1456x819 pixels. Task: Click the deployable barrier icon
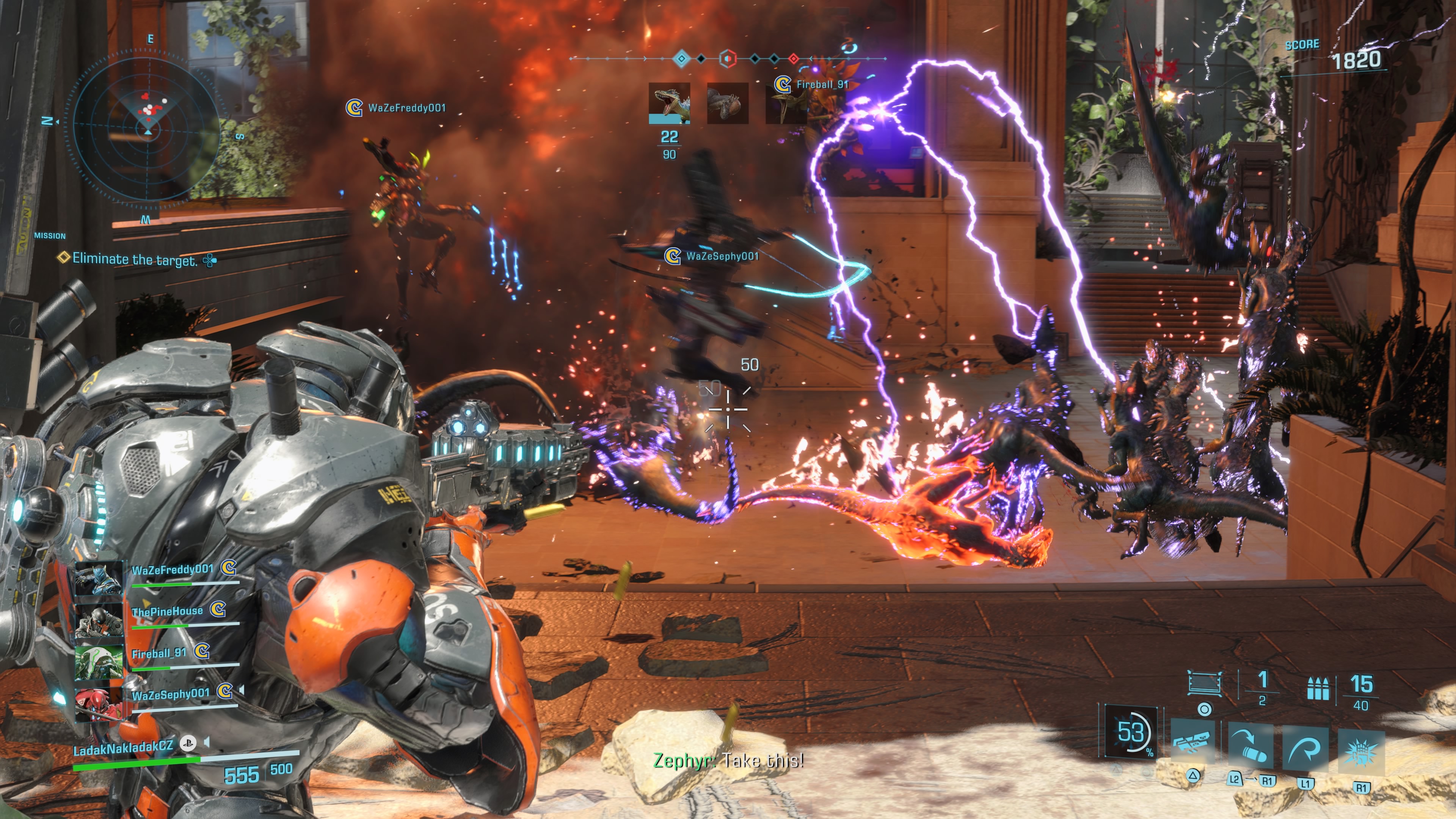click(1205, 683)
